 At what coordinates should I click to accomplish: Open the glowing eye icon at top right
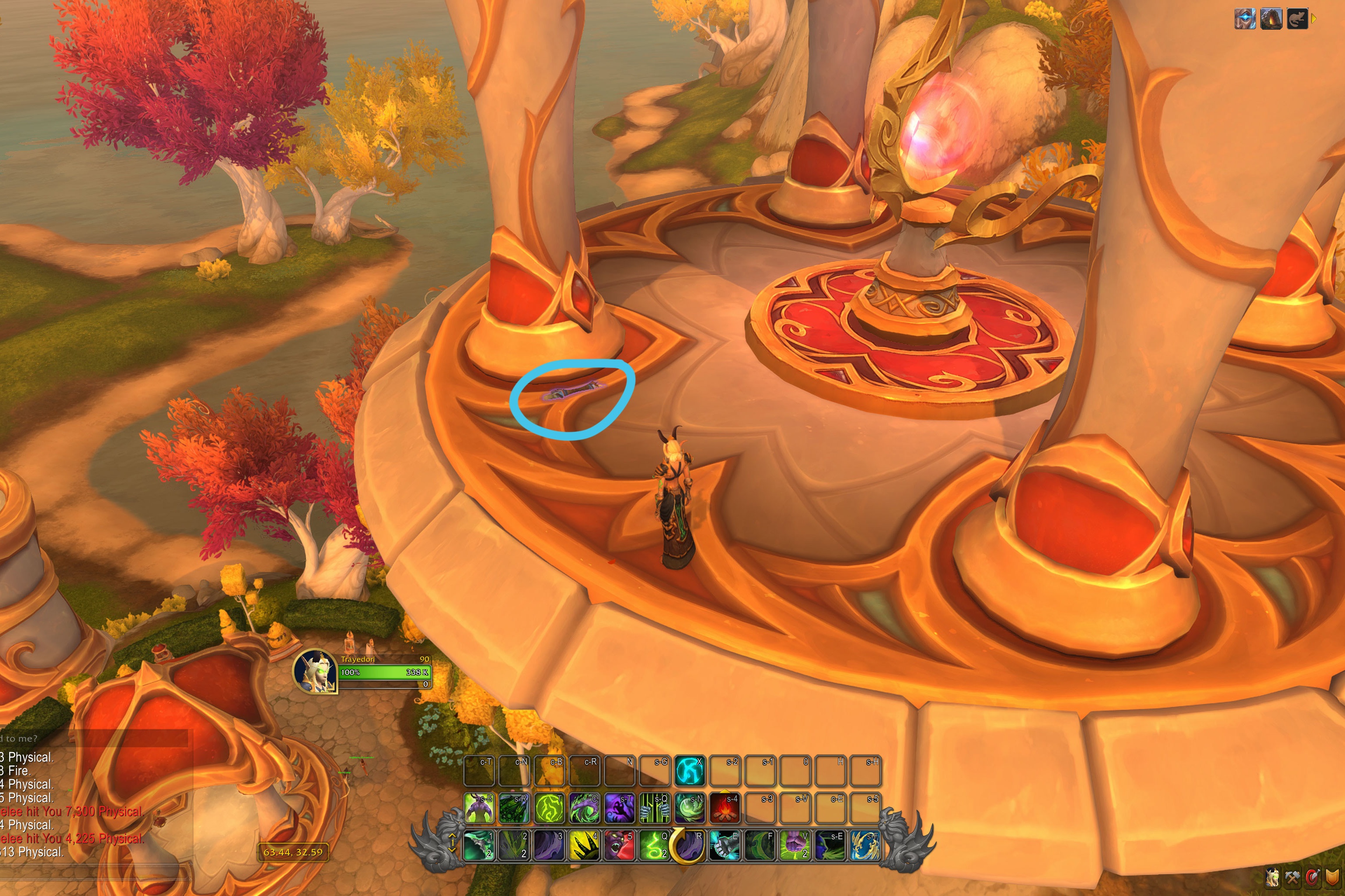[x=1245, y=18]
